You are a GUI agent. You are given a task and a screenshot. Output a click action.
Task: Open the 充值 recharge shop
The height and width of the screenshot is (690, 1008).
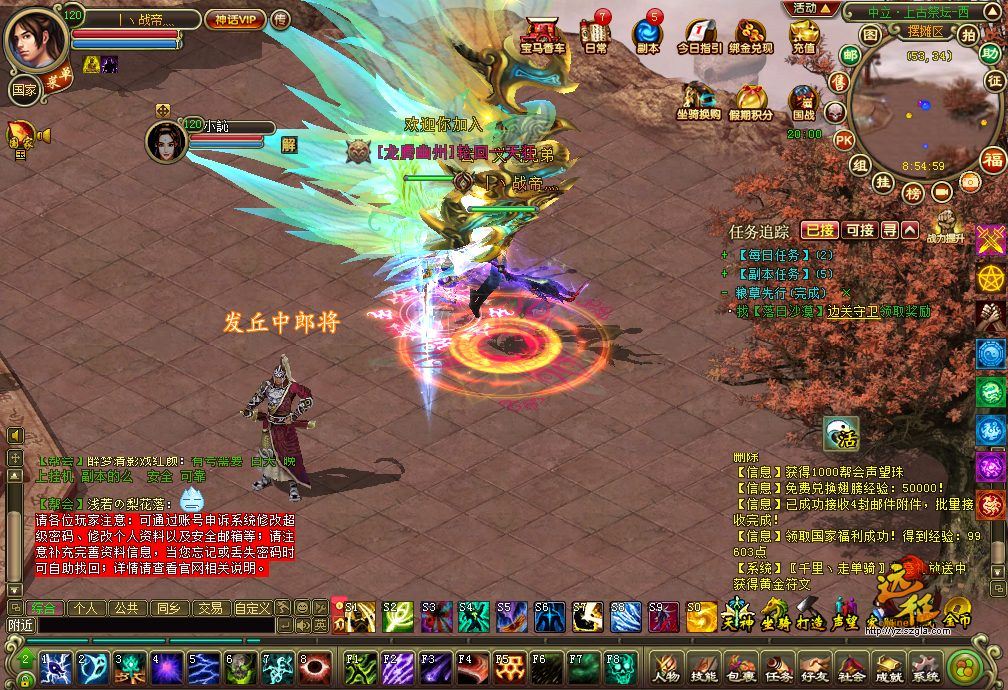click(x=803, y=36)
